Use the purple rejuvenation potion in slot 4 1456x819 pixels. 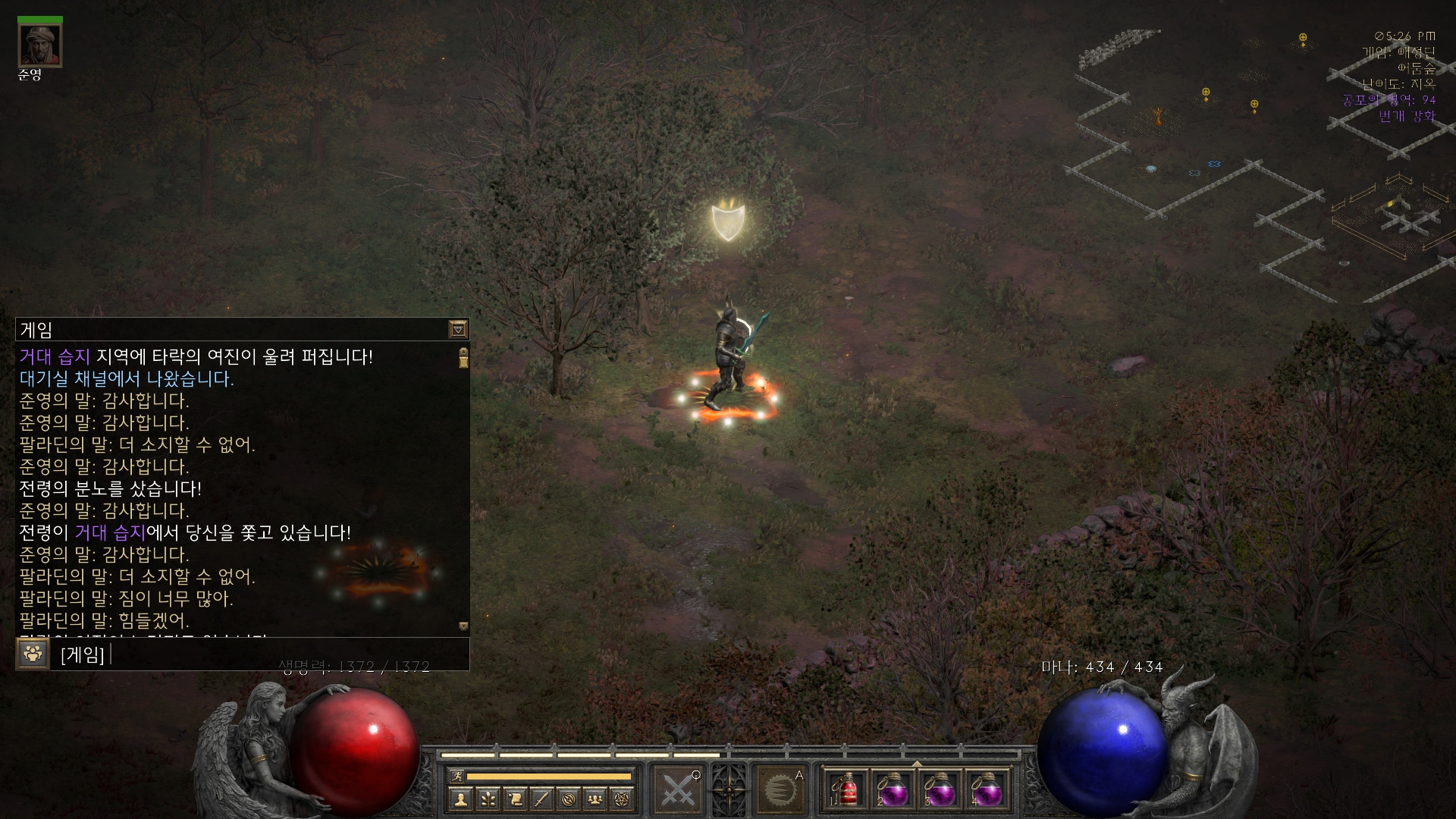click(x=986, y=791)
